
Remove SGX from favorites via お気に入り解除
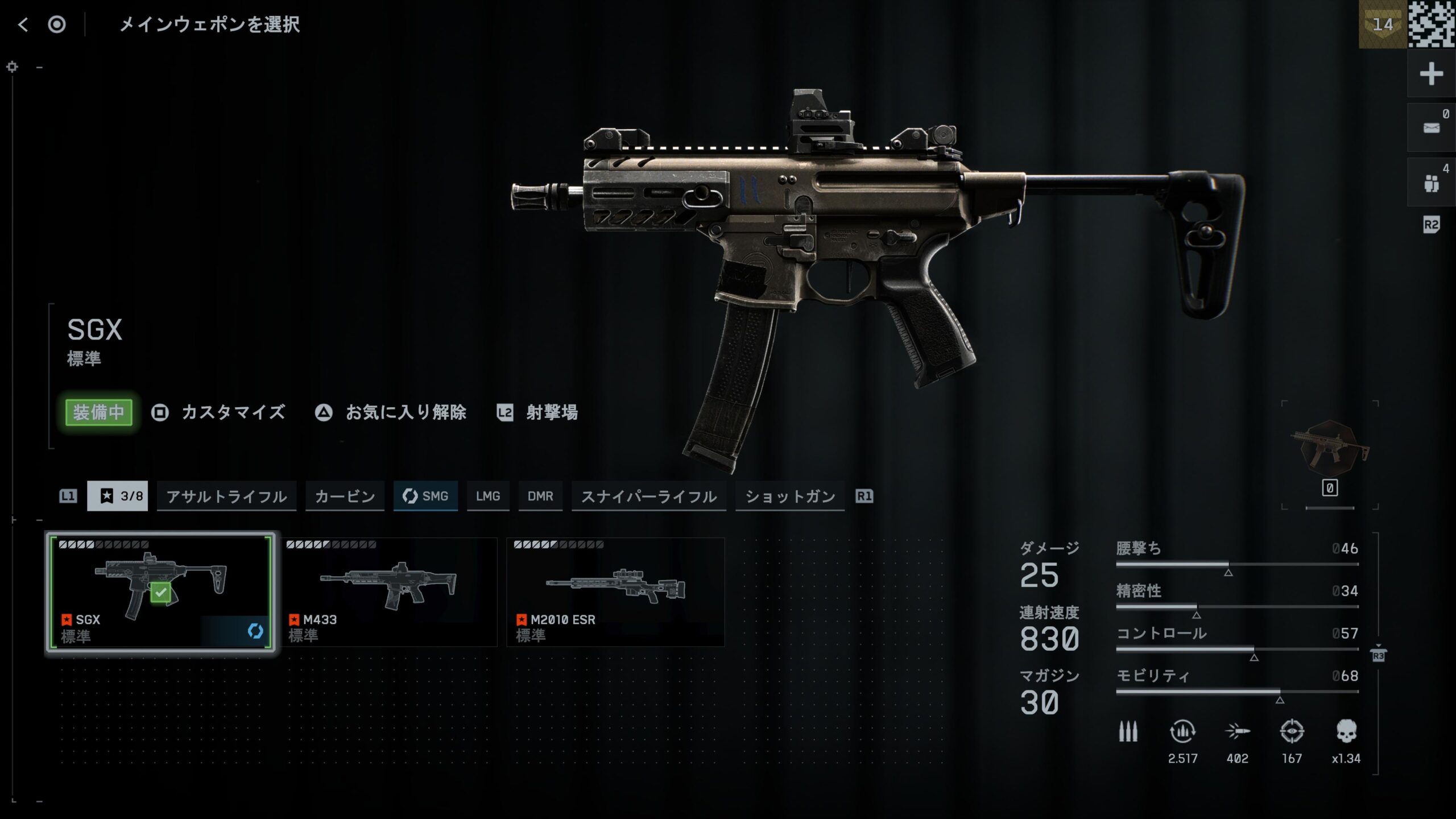391,412
